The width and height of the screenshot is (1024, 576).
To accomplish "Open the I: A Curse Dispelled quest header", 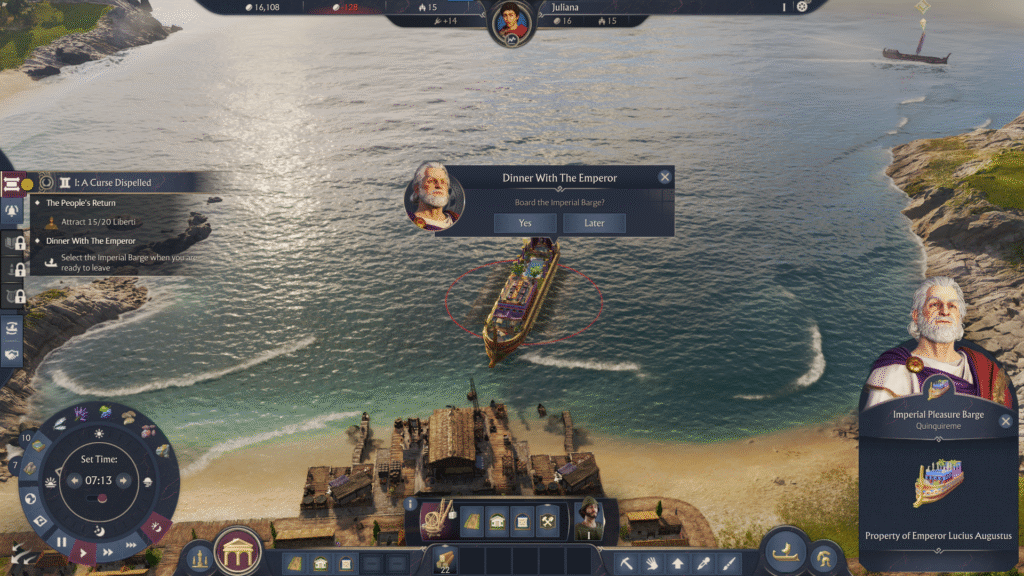I will click(105, 183).
